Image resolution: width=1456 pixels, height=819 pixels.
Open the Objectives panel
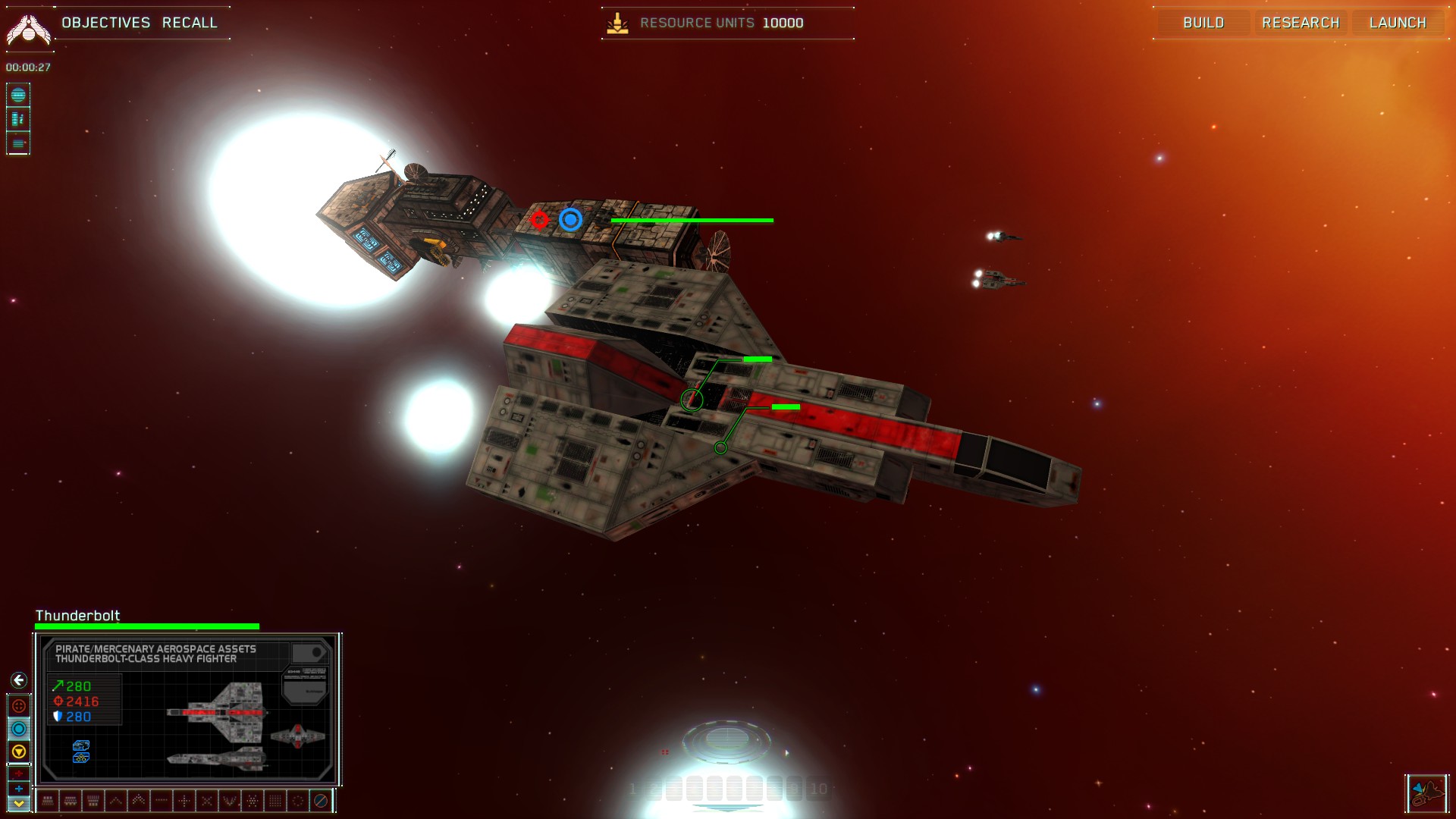106,23
